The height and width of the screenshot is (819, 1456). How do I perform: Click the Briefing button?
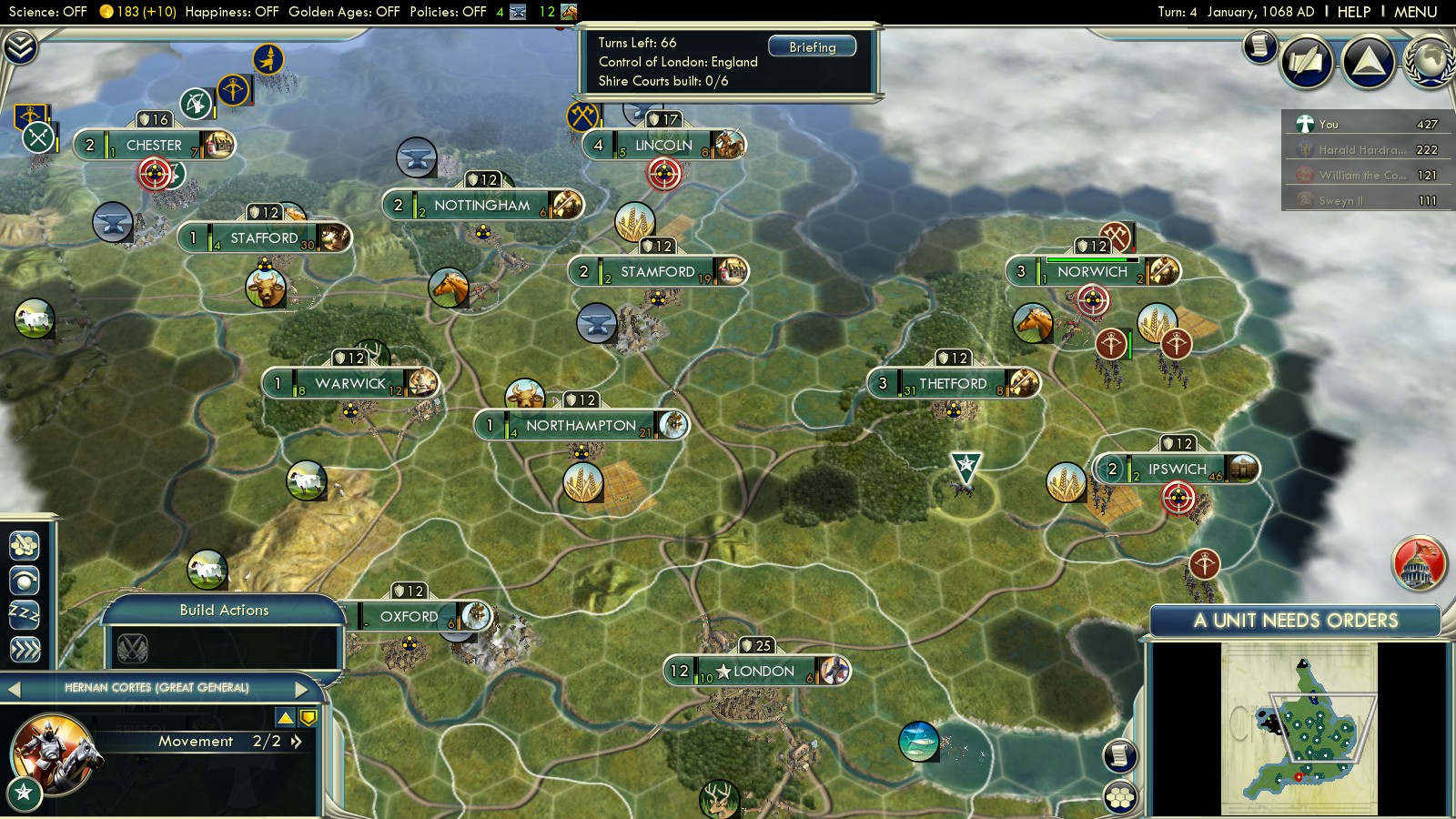point(812,46)
